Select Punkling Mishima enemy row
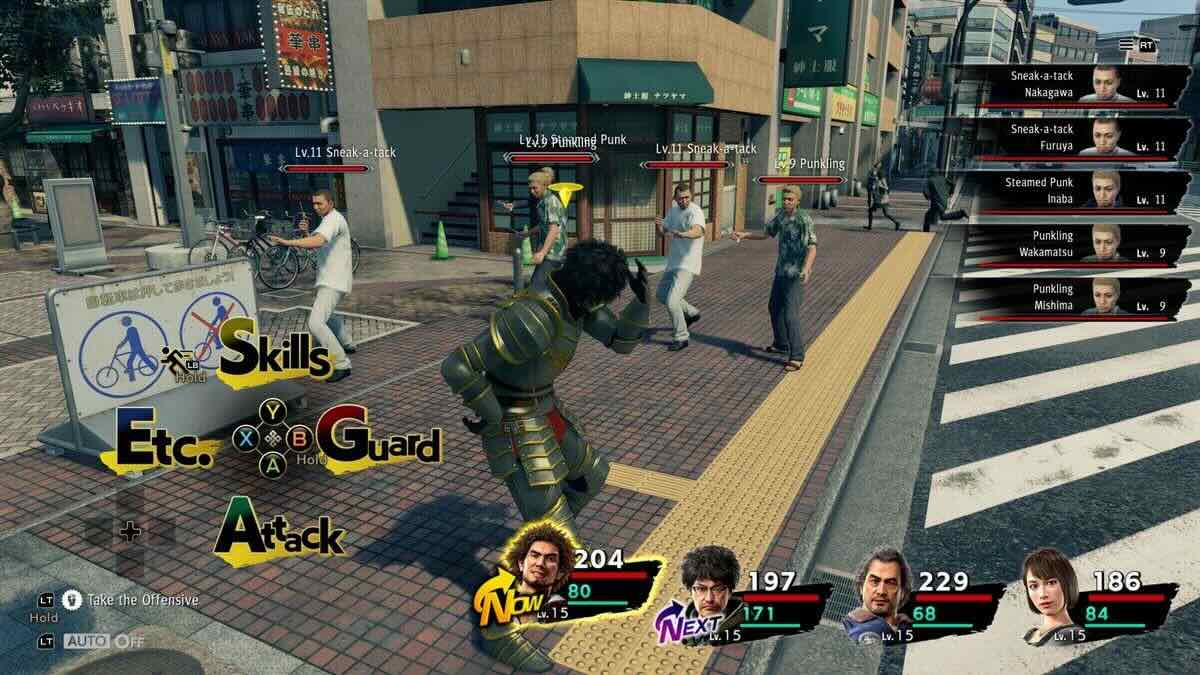This screenshot has height=675, width=1200. click(1071, 298)
